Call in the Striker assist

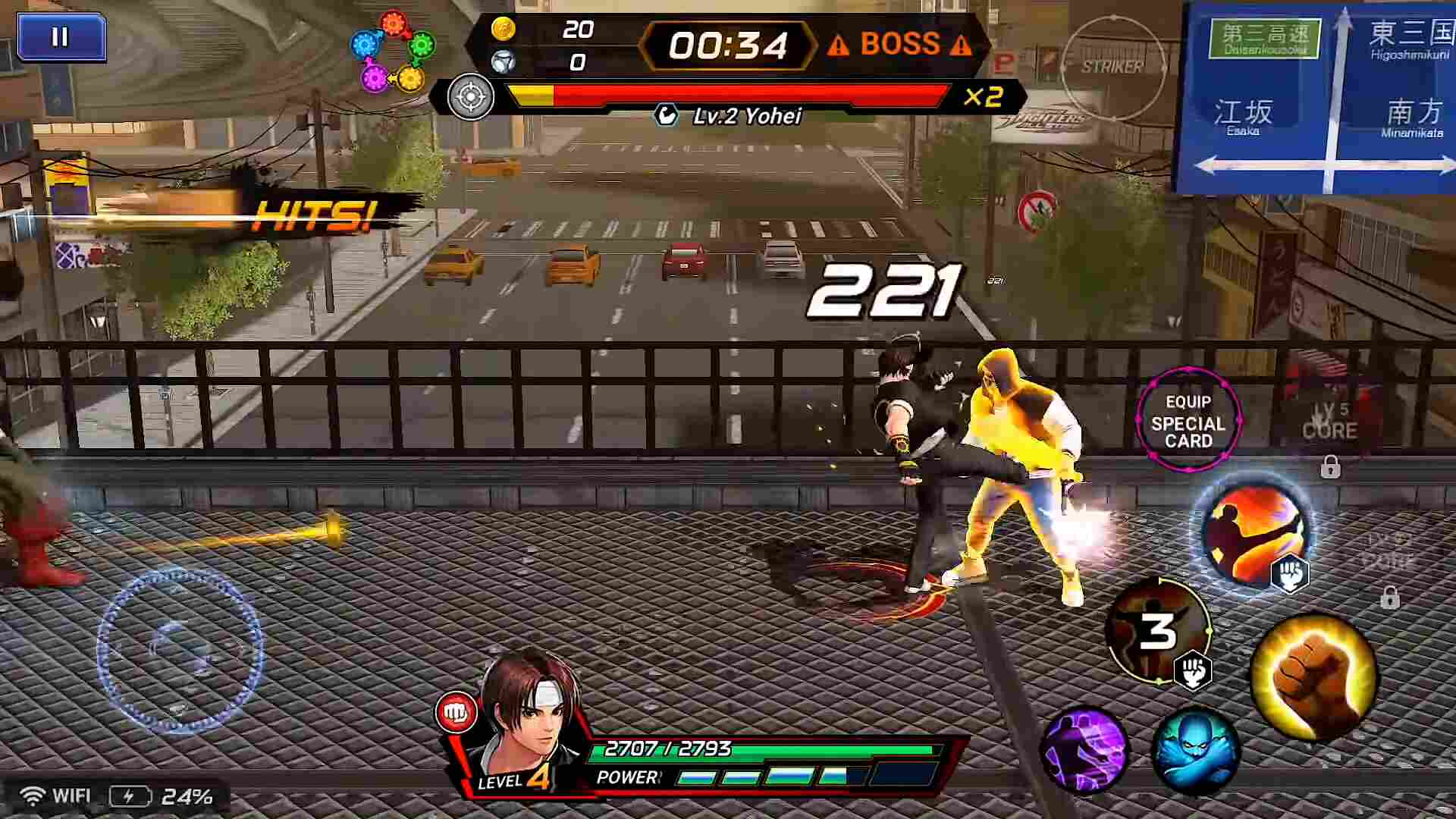[x=1112, y=67]
